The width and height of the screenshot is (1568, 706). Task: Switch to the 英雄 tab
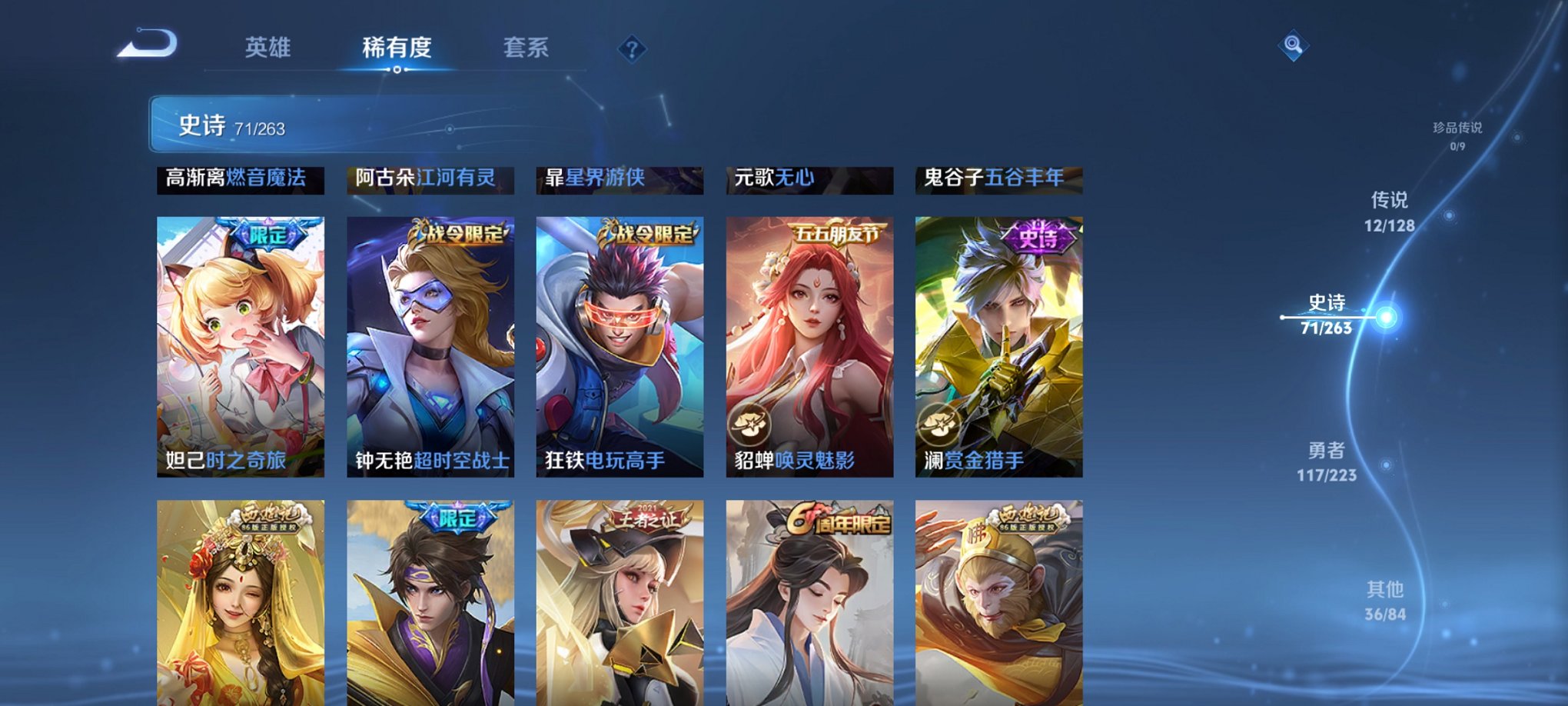click(267, 48)
